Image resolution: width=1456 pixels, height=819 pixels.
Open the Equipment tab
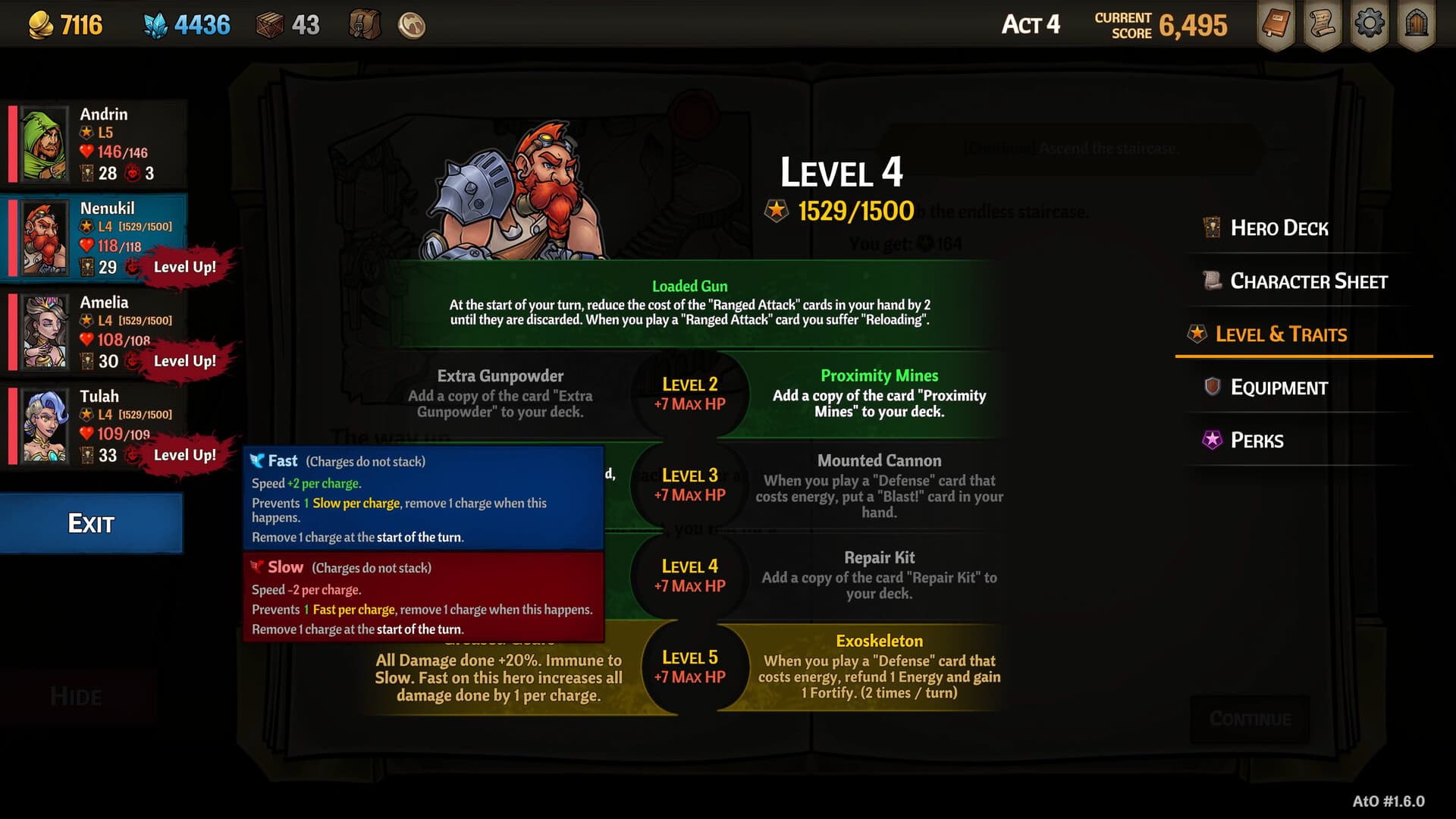point(1279,388)
